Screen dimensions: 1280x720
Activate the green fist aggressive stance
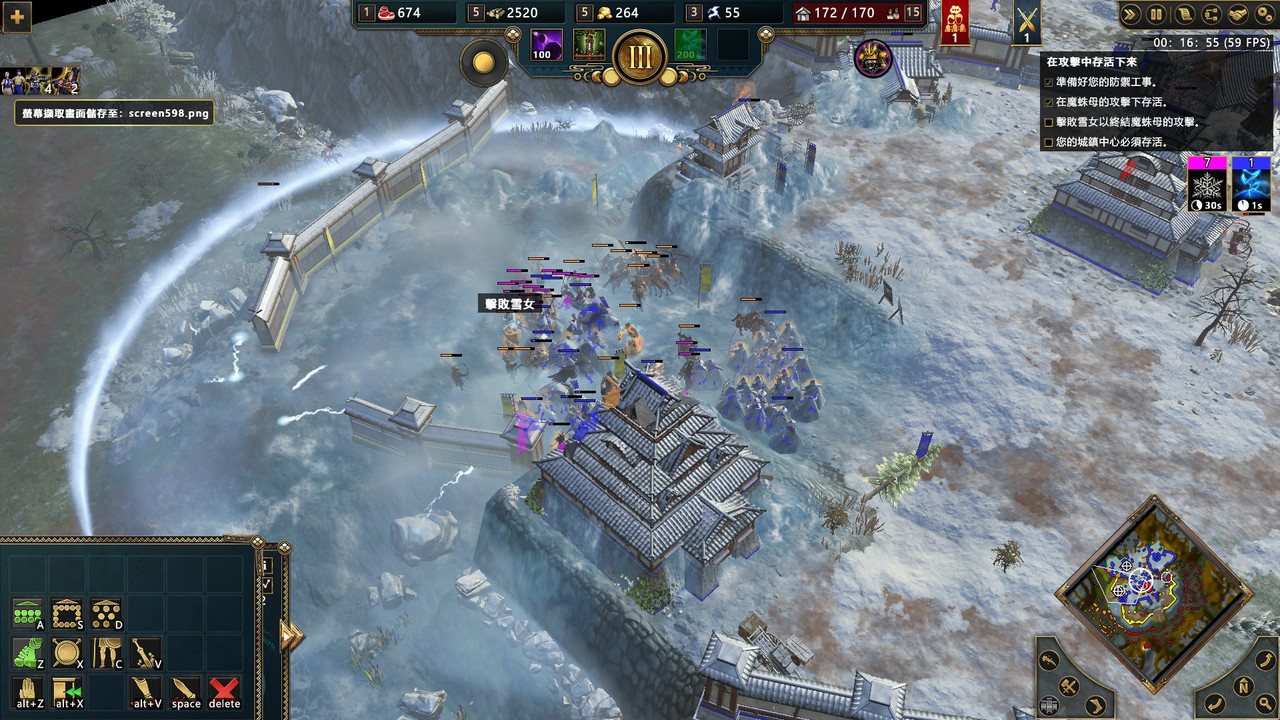(x=28, y=653)
